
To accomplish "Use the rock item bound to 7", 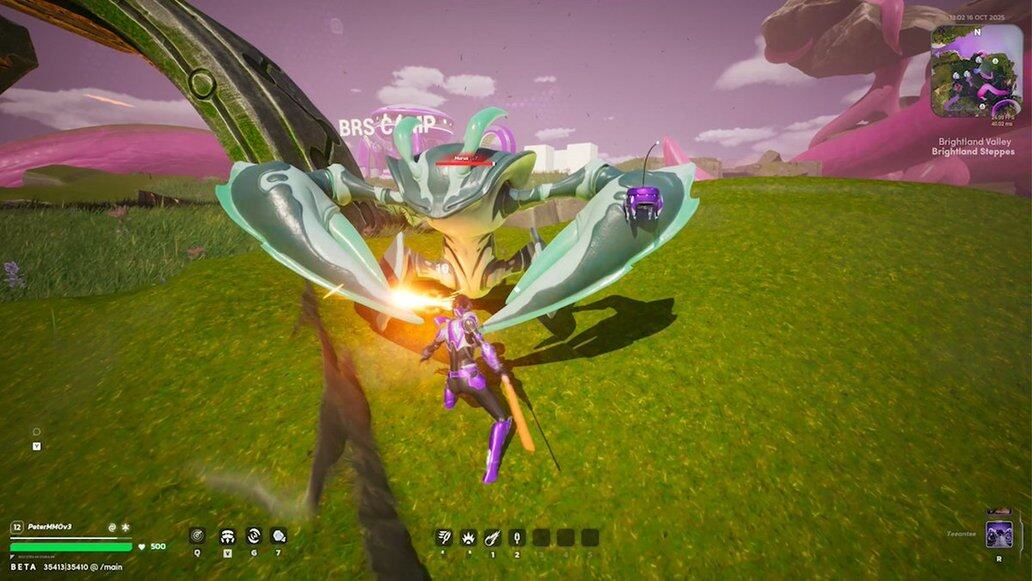I will [278, 536].
